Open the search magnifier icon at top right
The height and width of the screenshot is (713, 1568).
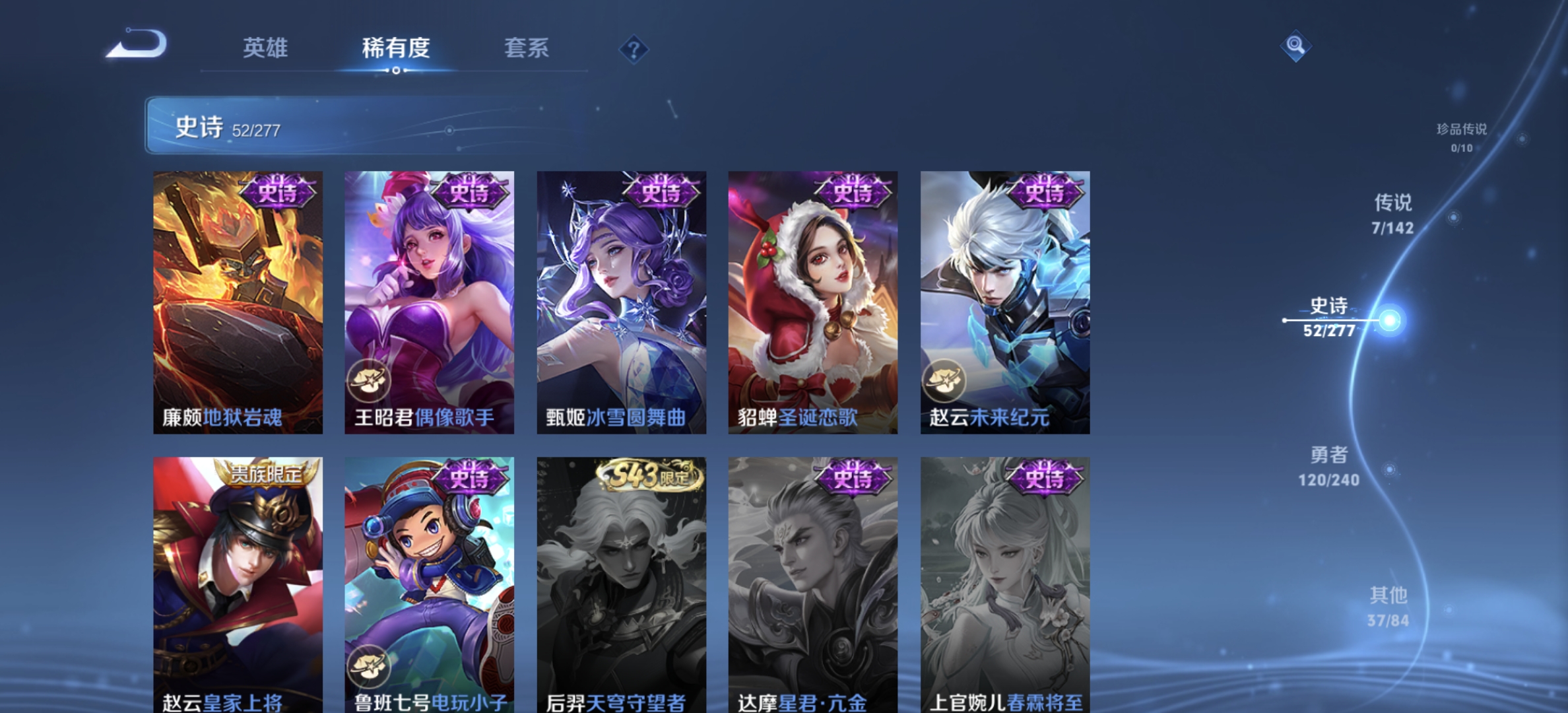[1295, 45]
